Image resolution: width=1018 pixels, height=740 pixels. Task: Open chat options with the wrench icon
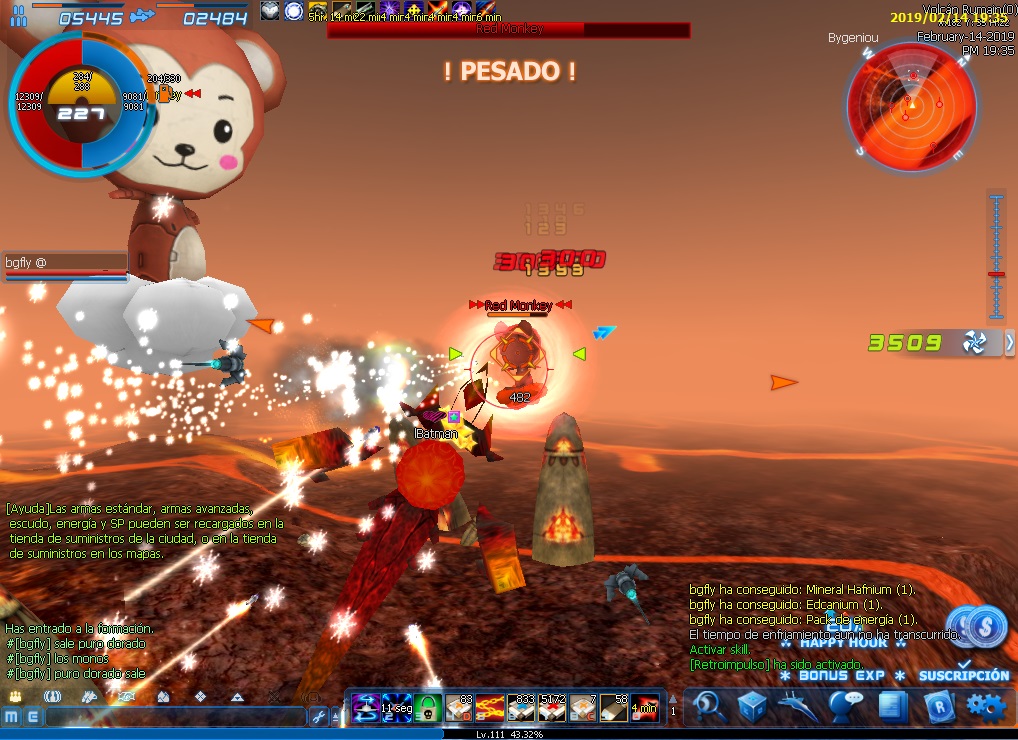pyautogui.click(x=319, y=717)
